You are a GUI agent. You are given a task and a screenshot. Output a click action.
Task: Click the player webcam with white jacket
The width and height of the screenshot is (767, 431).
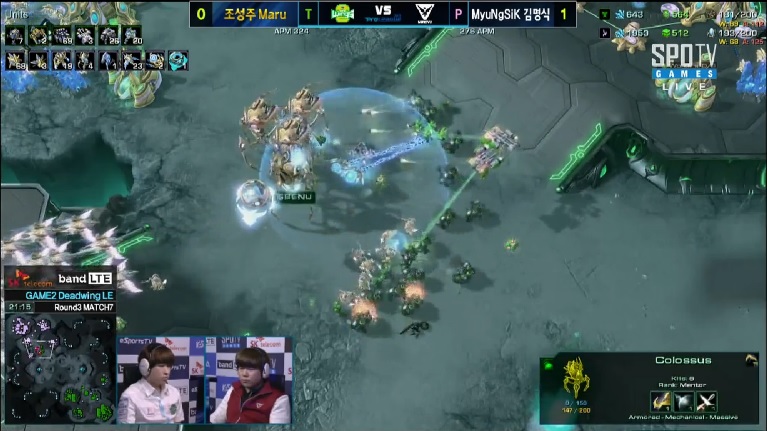pos(151,386)
